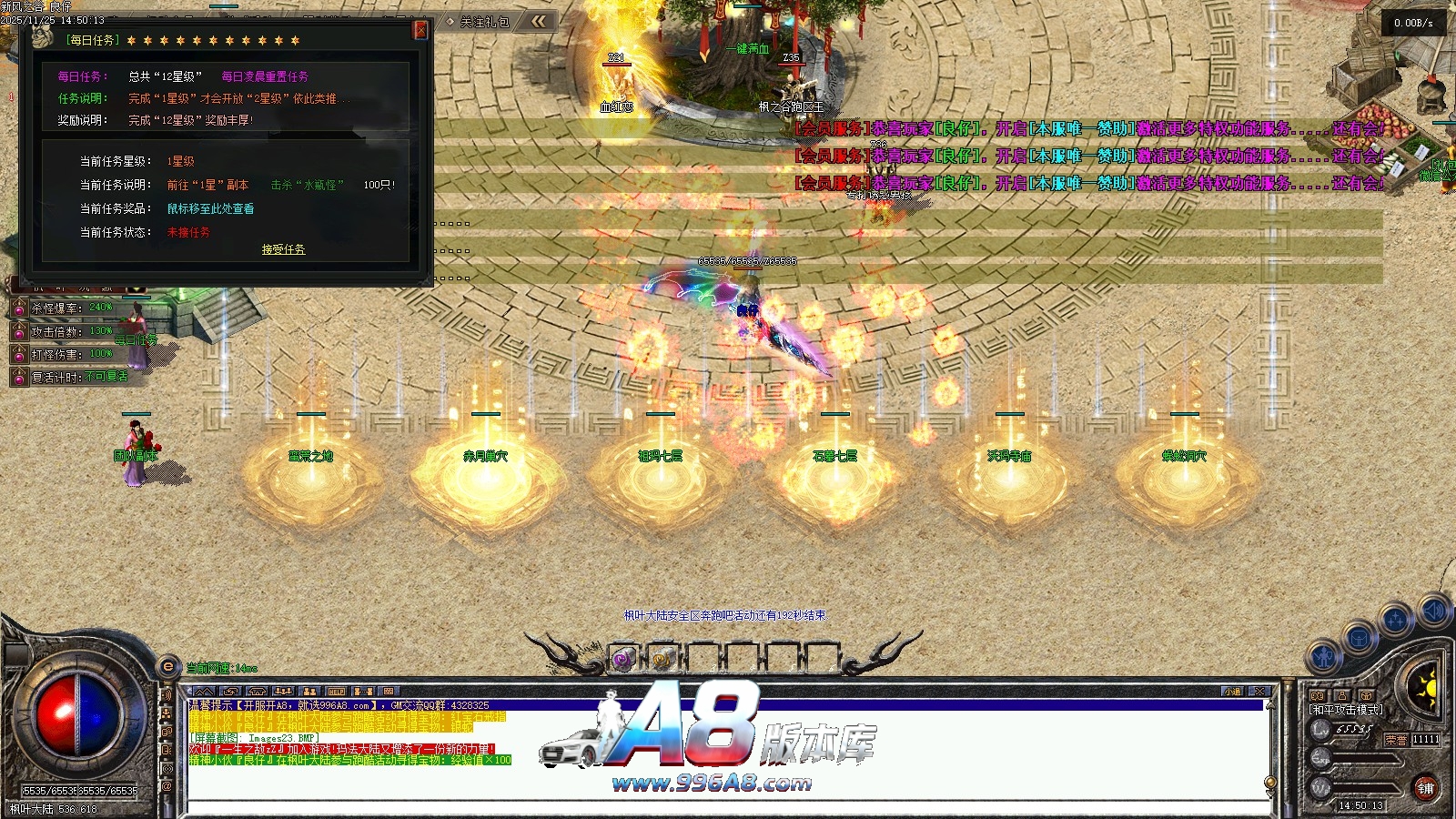This screenshot has width=1456, height=819.
Task: Click the round 'e' button above chat
Action: tap(167, 667)
